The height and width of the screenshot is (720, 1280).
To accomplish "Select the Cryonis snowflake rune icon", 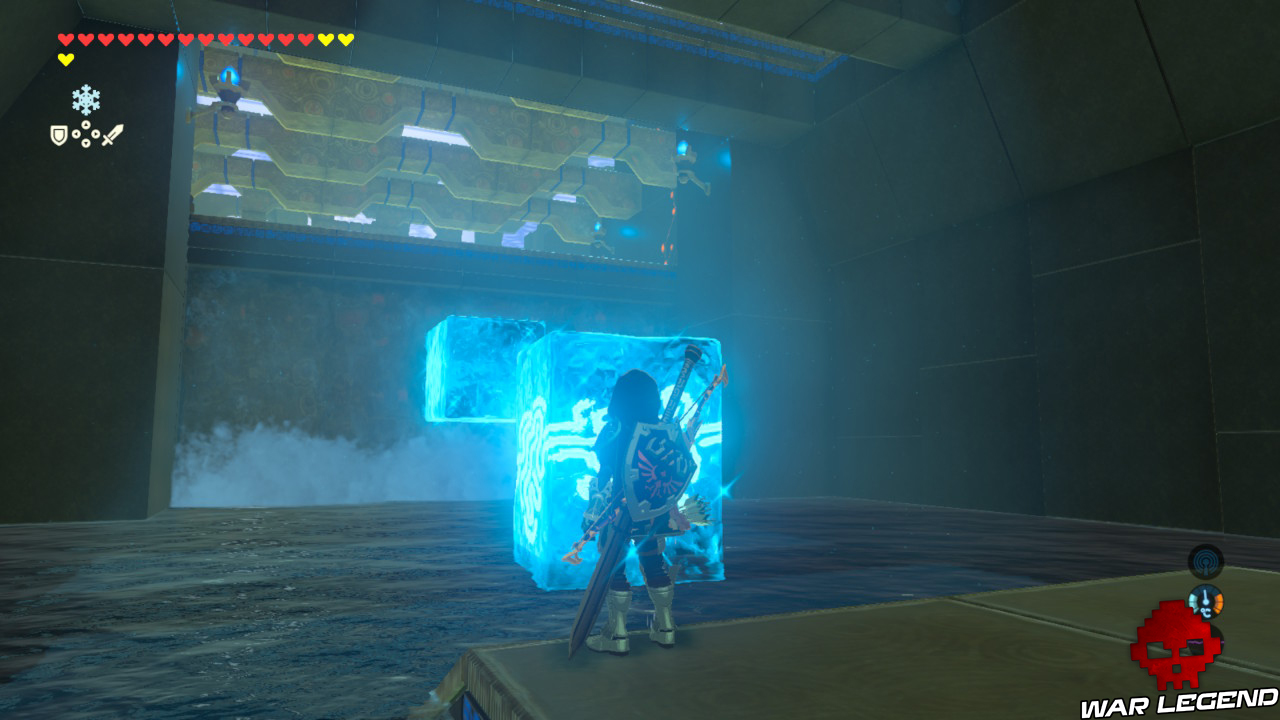I will pyautogui.click(x=86, y=99).
